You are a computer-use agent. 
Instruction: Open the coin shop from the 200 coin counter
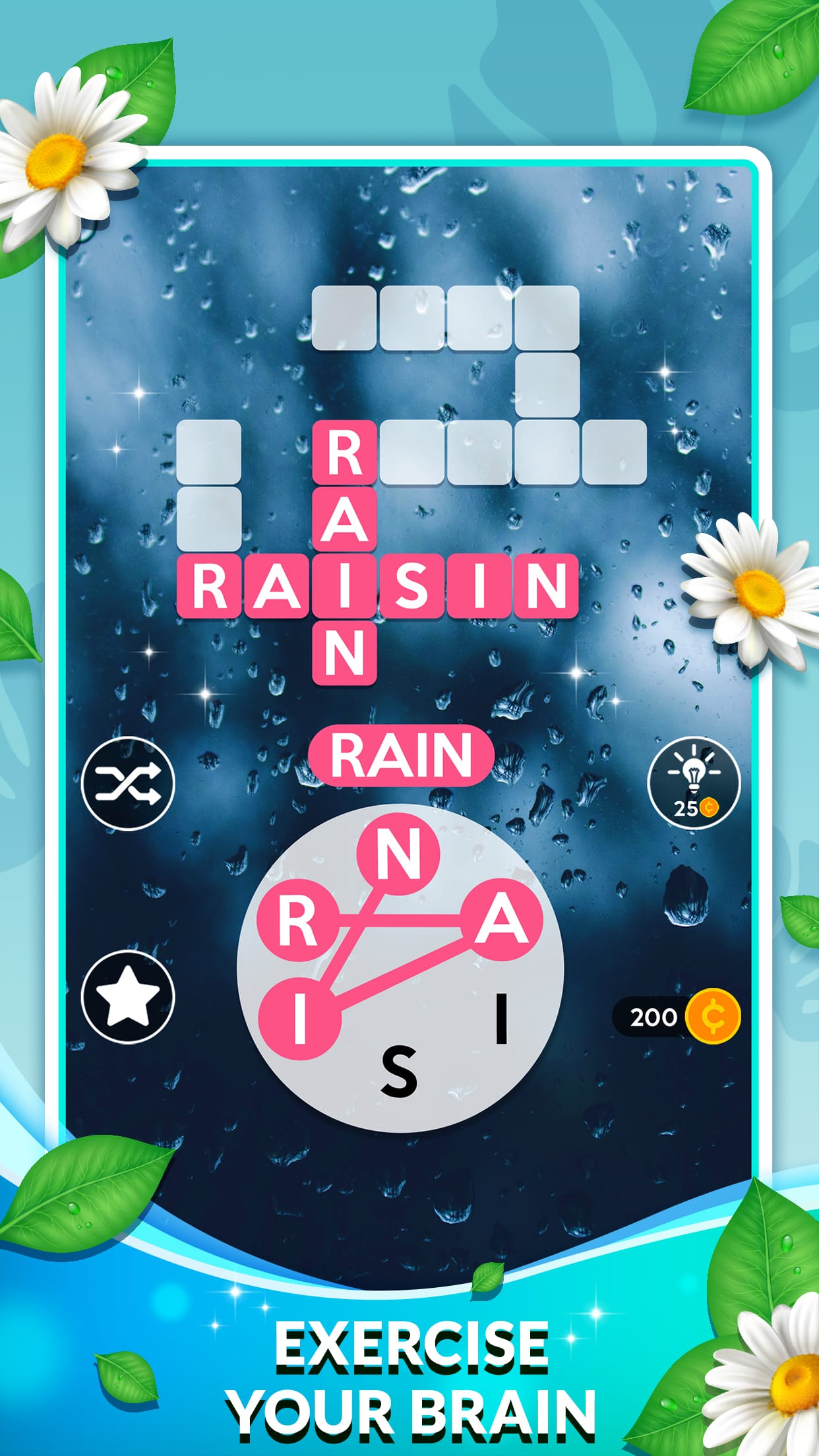[x=677, y=1017]
